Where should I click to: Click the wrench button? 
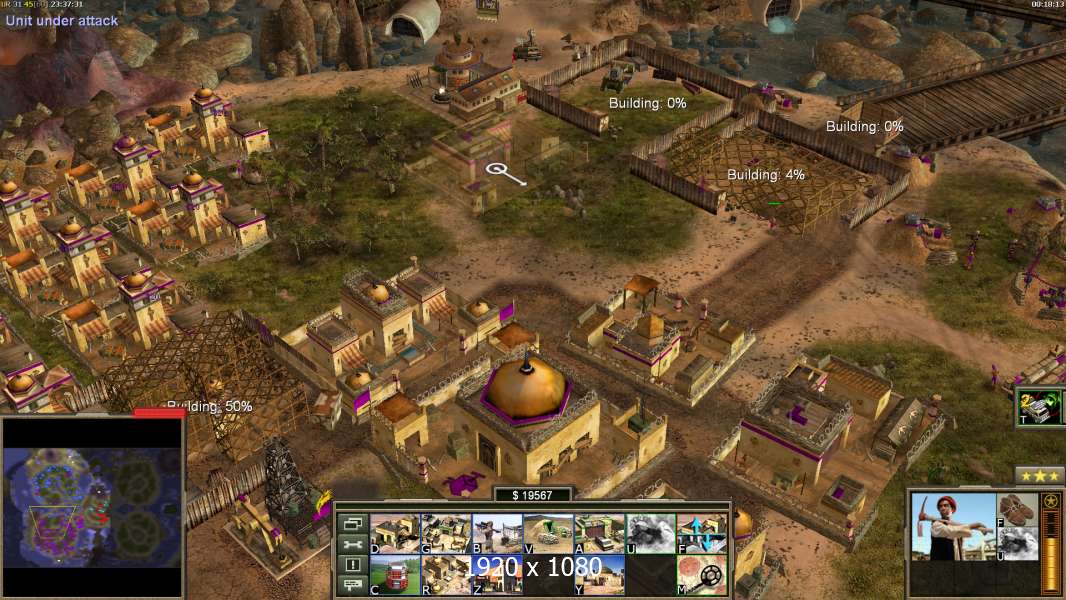[x=352, y=545]
